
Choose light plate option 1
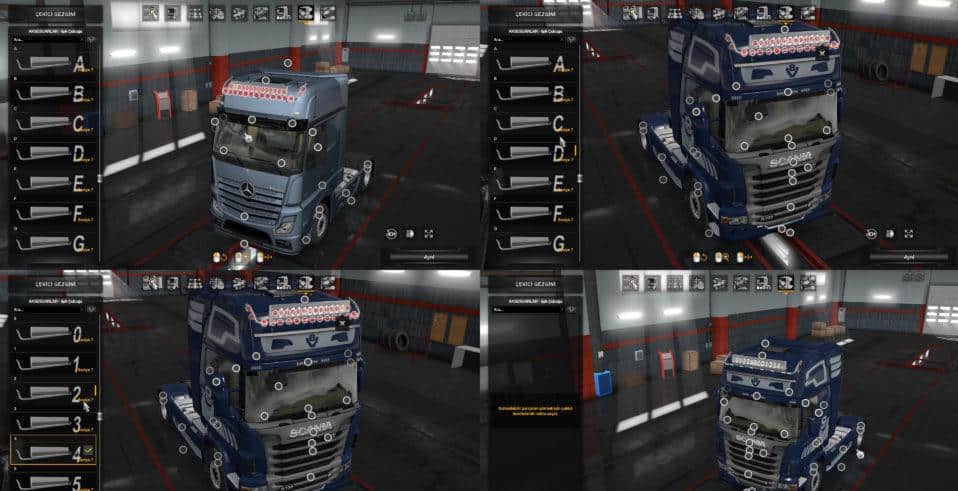pos(54,364)
